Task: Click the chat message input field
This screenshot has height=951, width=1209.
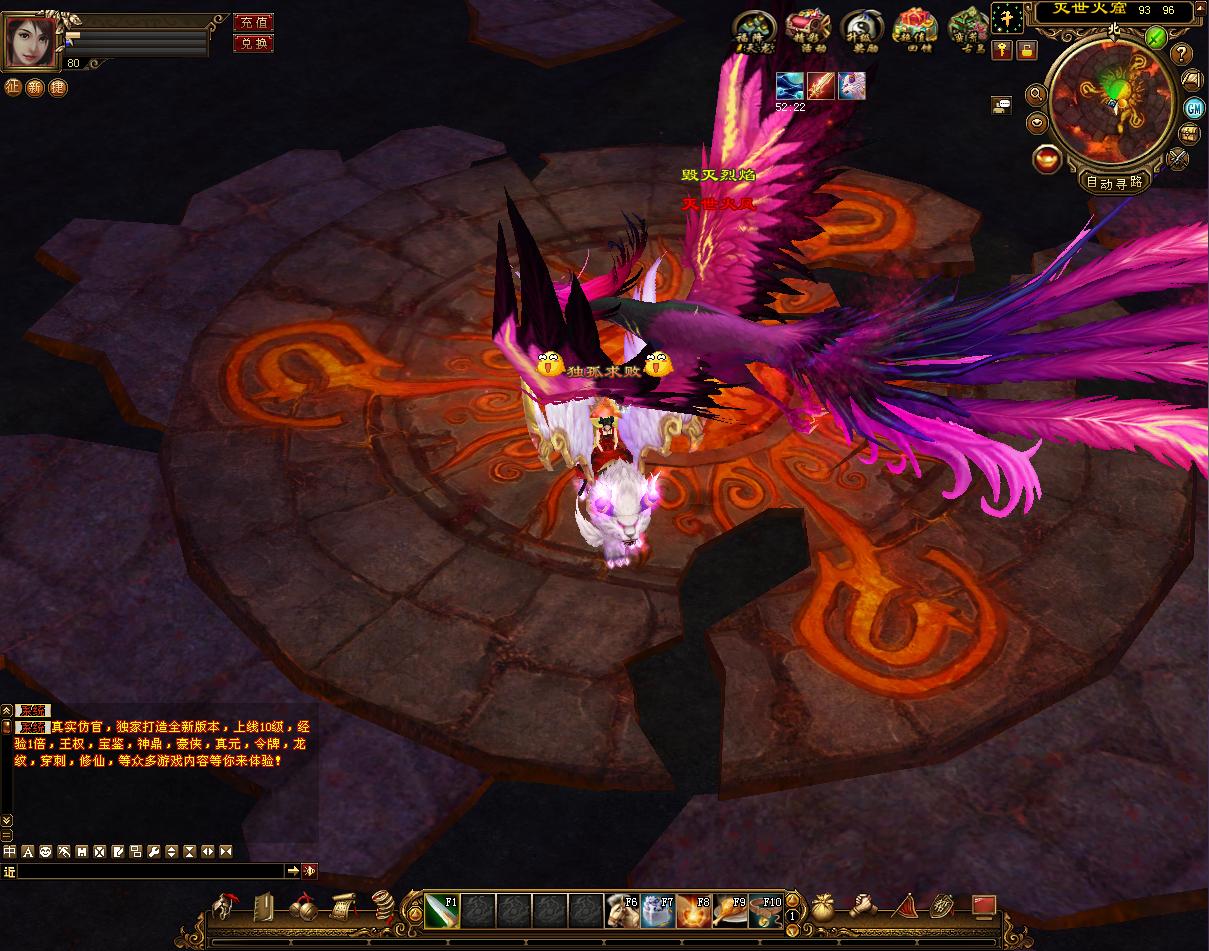Action: coord(150,871)
